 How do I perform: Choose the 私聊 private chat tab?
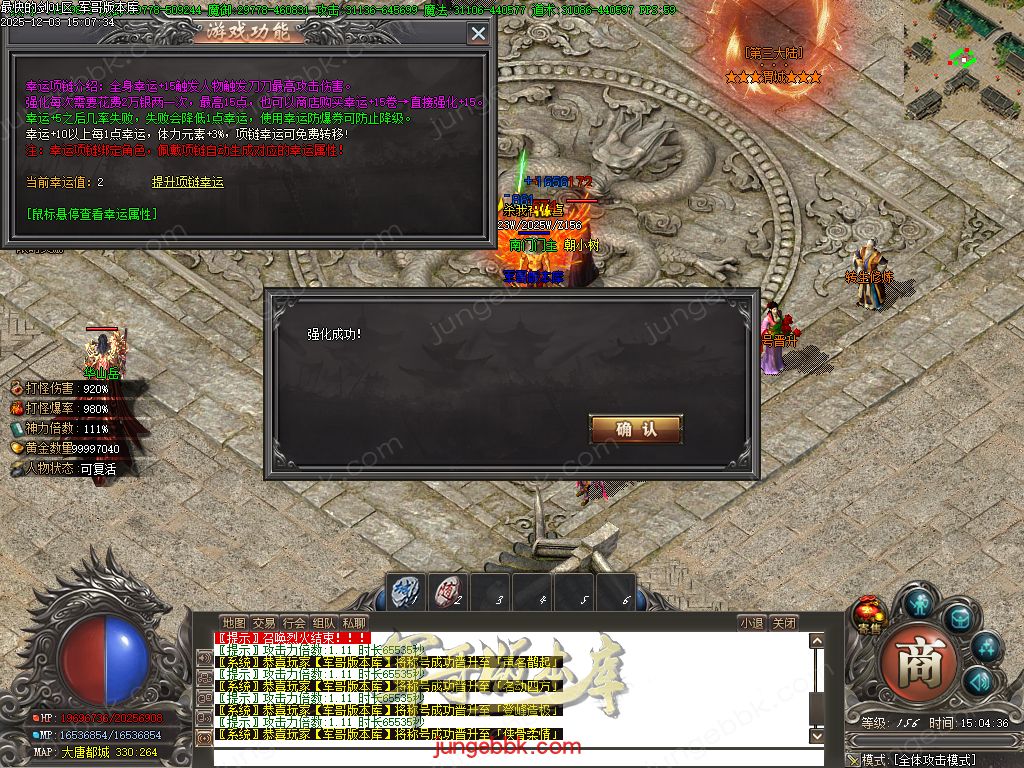click(354, 622)
